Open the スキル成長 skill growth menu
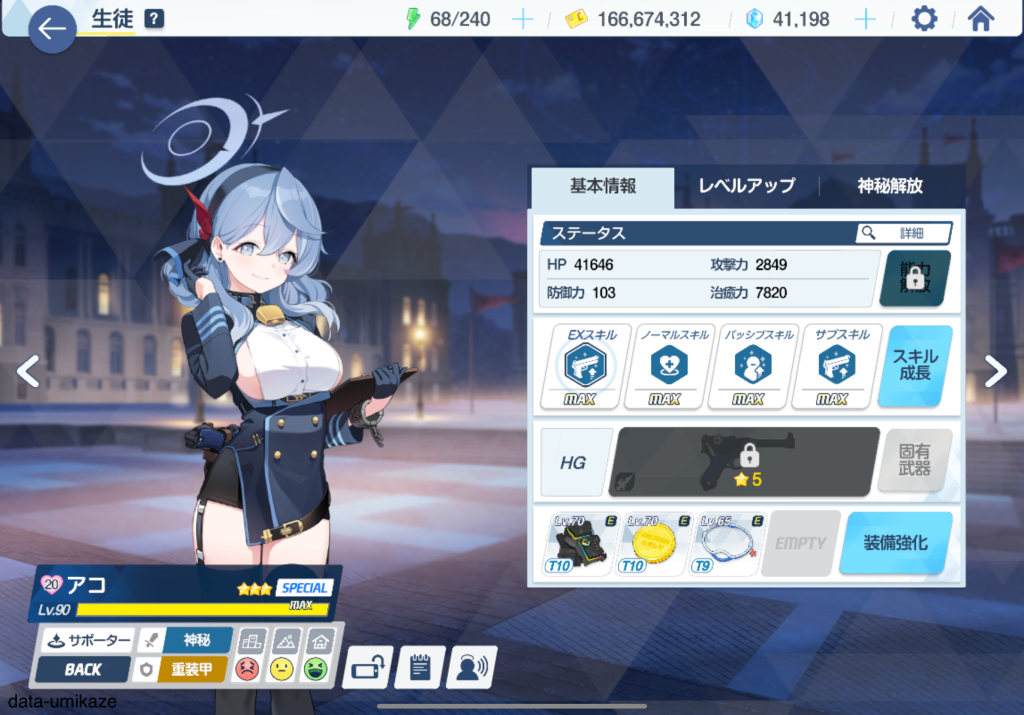 pos(914,366)
